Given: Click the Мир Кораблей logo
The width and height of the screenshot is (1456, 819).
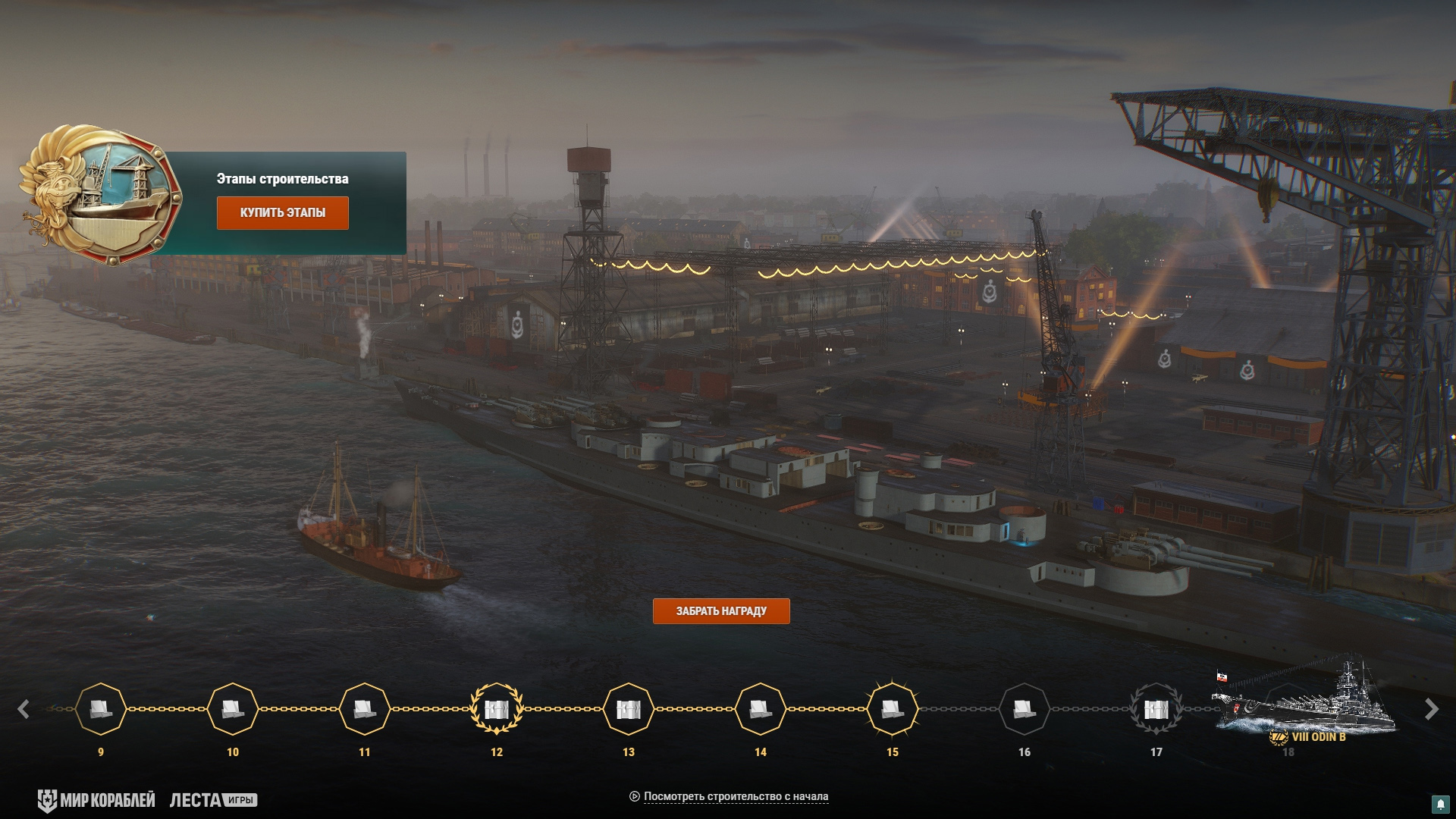Looking at the screenshot, I should pos(96,800).
